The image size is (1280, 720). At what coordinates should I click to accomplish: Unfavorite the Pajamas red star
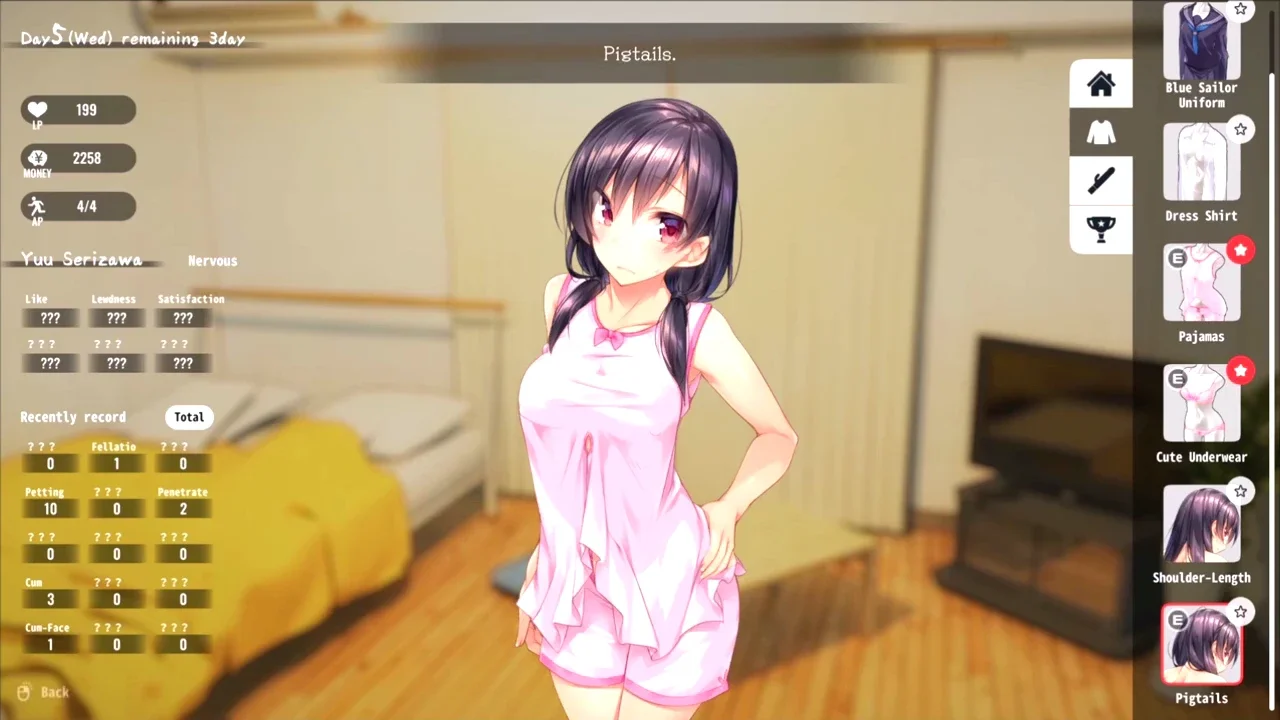pos(1241,250)
